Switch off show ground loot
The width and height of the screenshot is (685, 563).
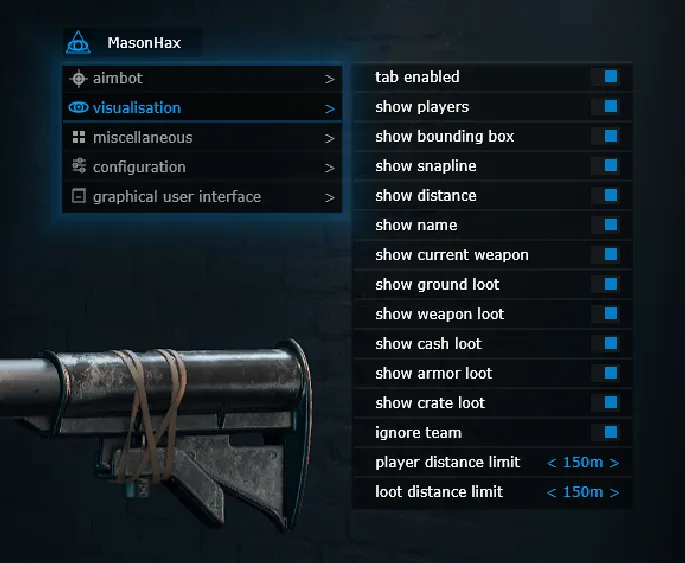(611, 284)
